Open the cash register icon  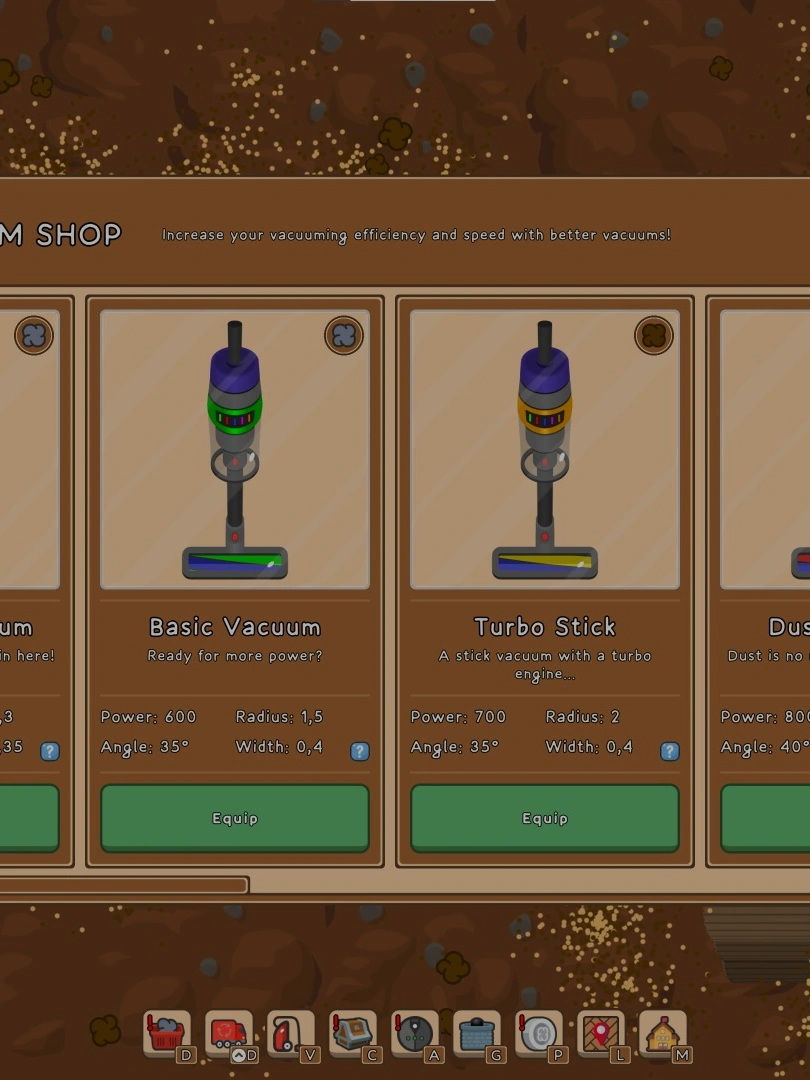(352, 1033)
